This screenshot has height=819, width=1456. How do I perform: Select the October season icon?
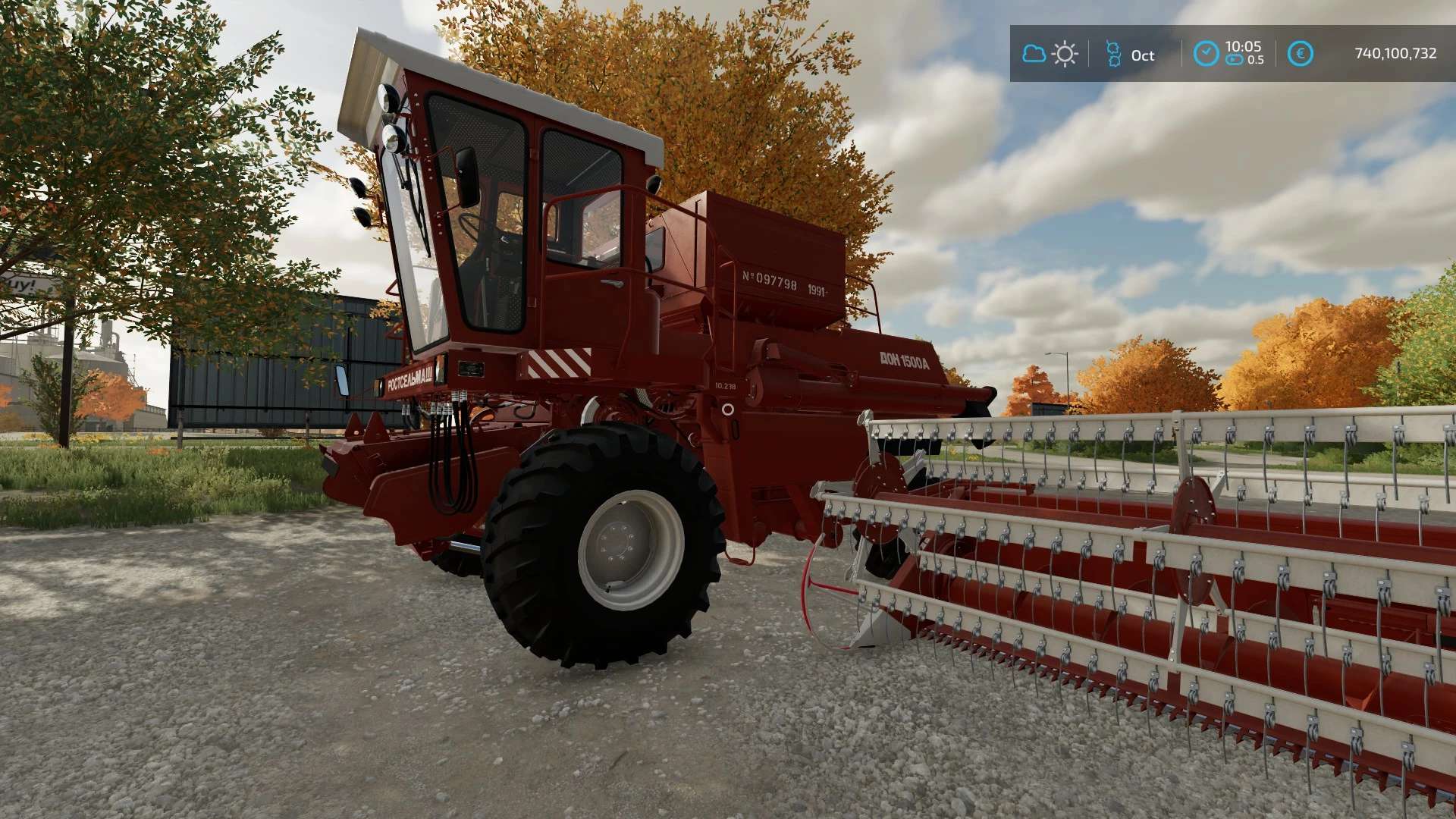click(x=1113, y=54)
